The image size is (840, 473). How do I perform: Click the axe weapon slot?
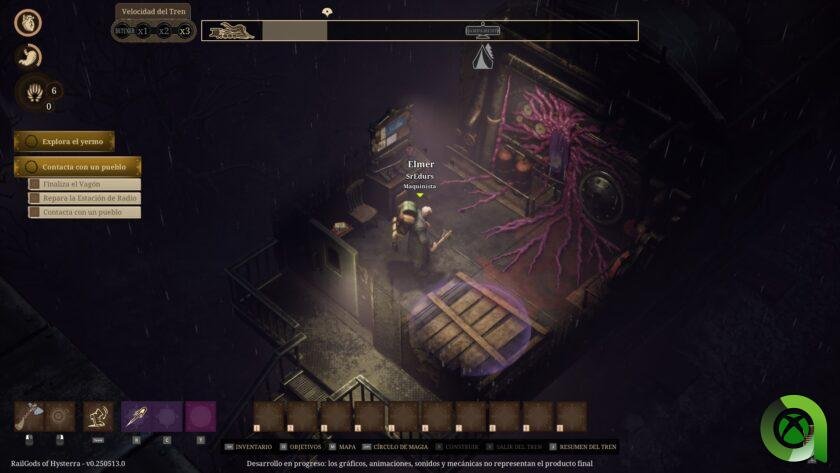29,416
